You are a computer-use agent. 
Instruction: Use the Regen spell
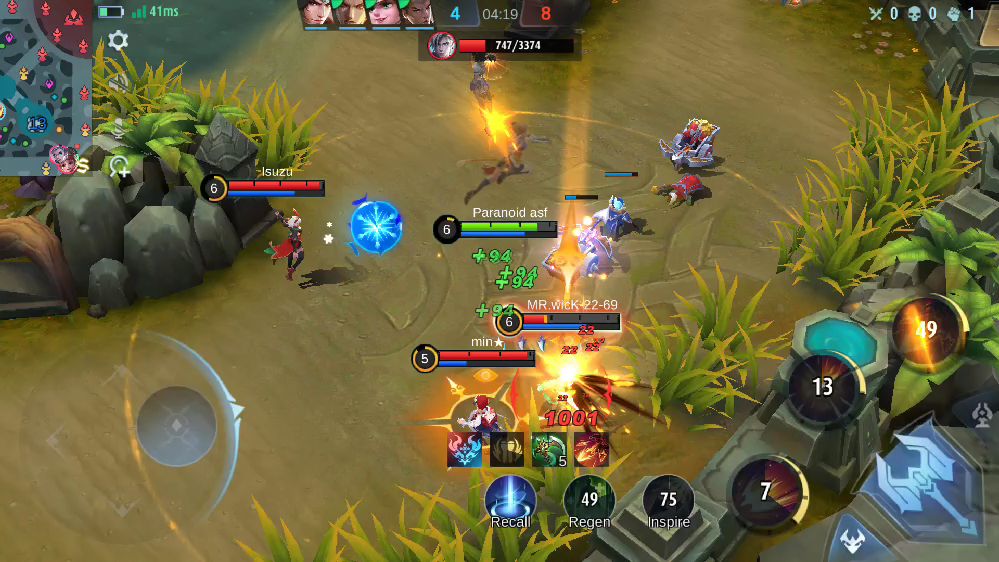pyautogui.click(x=589, y=500)
